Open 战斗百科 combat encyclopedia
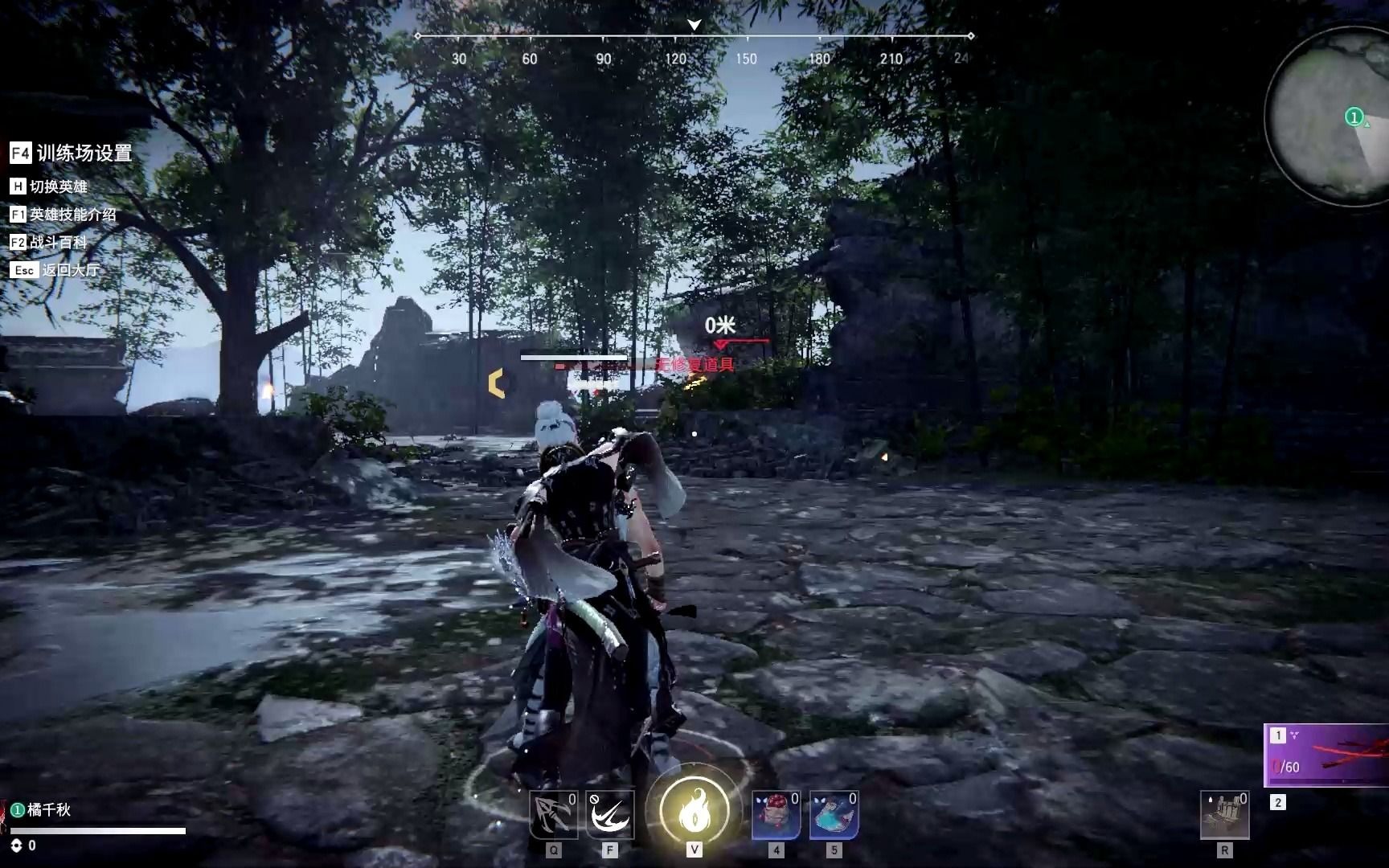The width and height of the screenshot is (1389, 868). click(x=48, y=242)
